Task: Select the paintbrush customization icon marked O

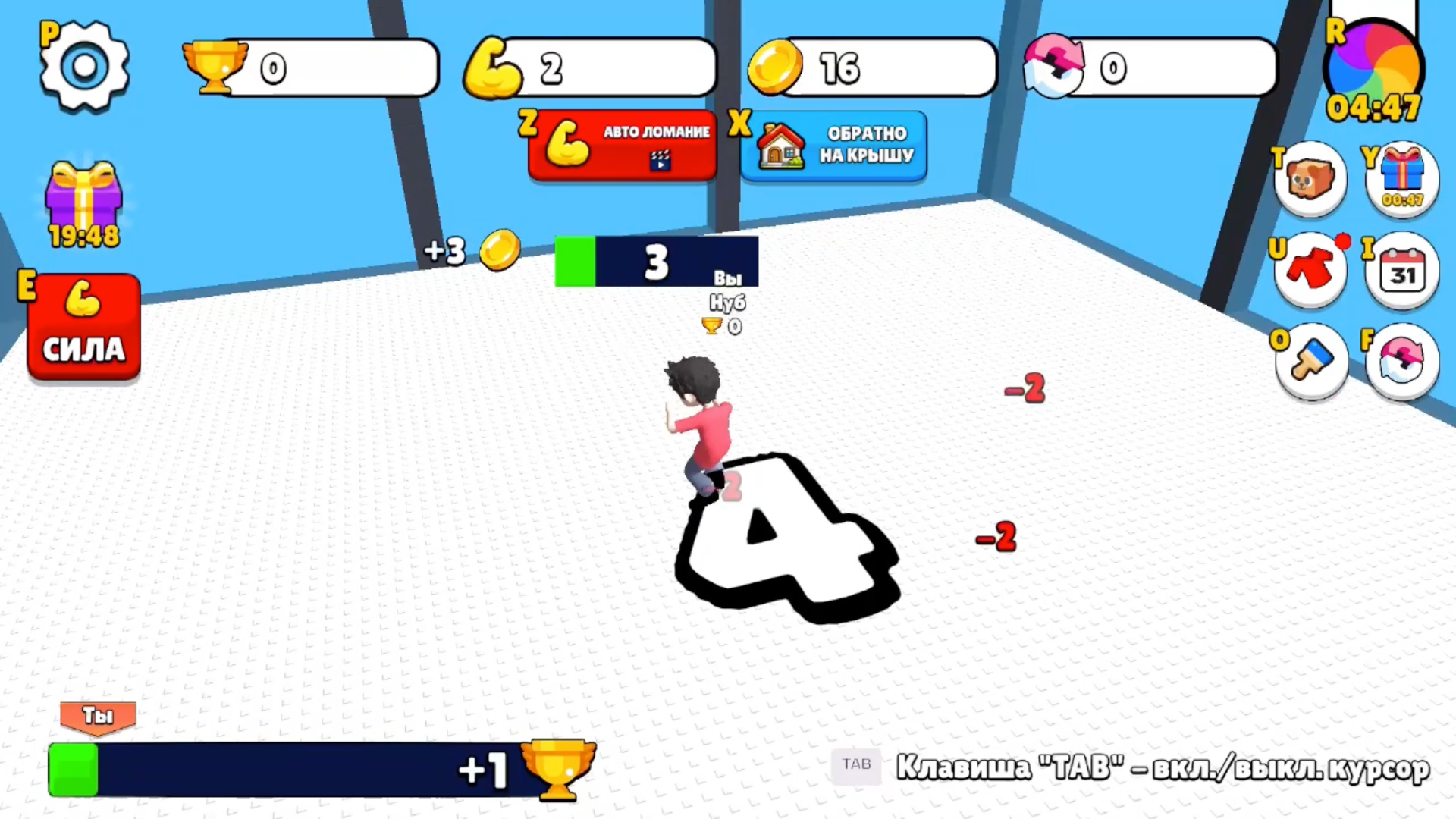Action: (1311, 362)
